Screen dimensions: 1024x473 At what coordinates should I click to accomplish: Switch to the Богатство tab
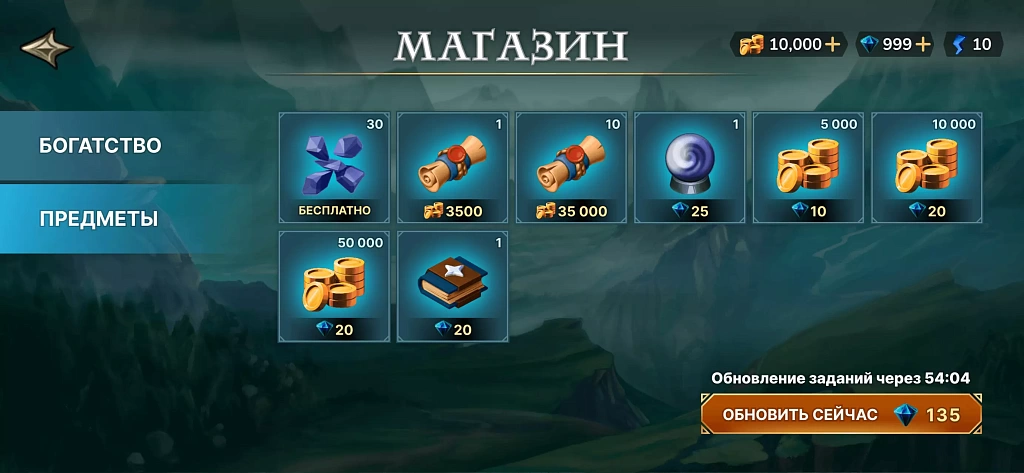point(100,146)
